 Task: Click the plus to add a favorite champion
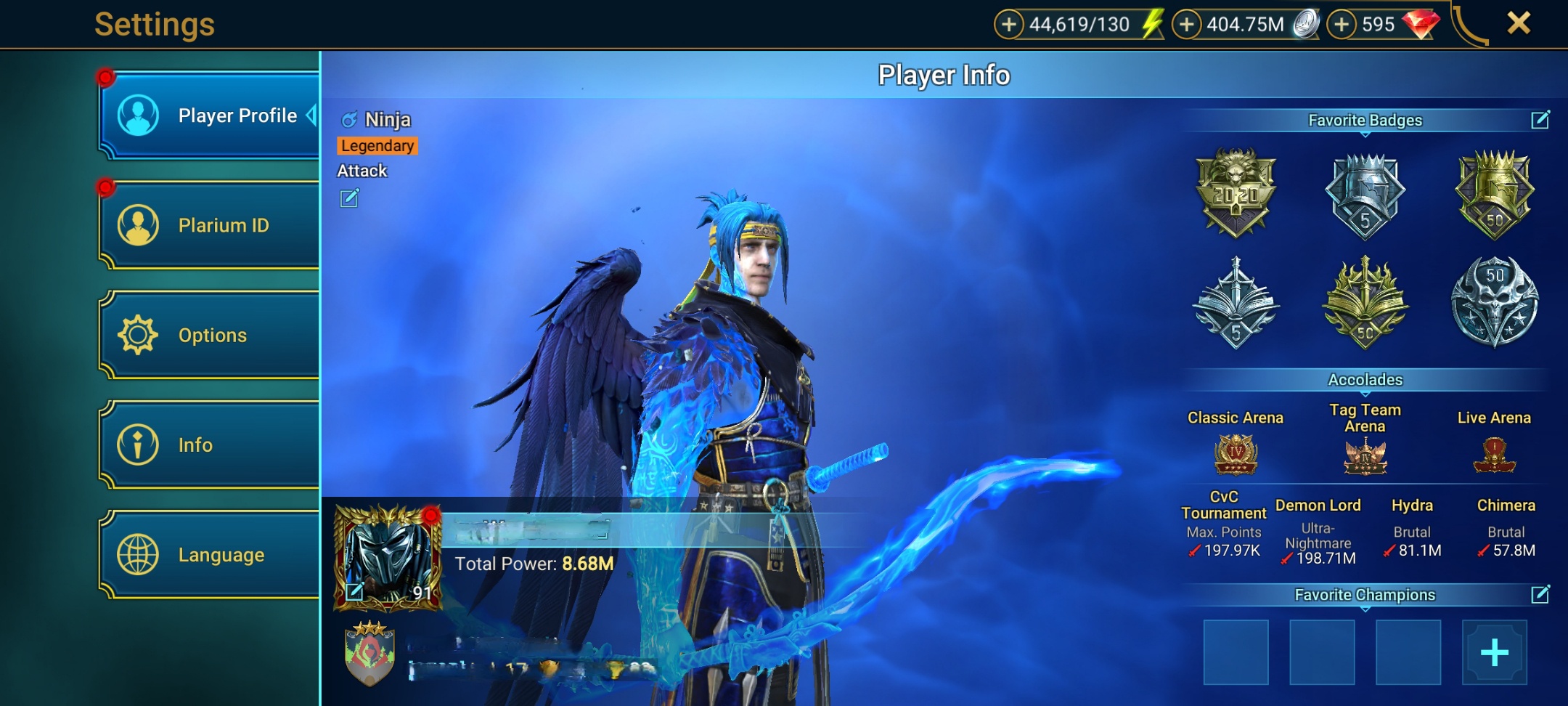1495,652
